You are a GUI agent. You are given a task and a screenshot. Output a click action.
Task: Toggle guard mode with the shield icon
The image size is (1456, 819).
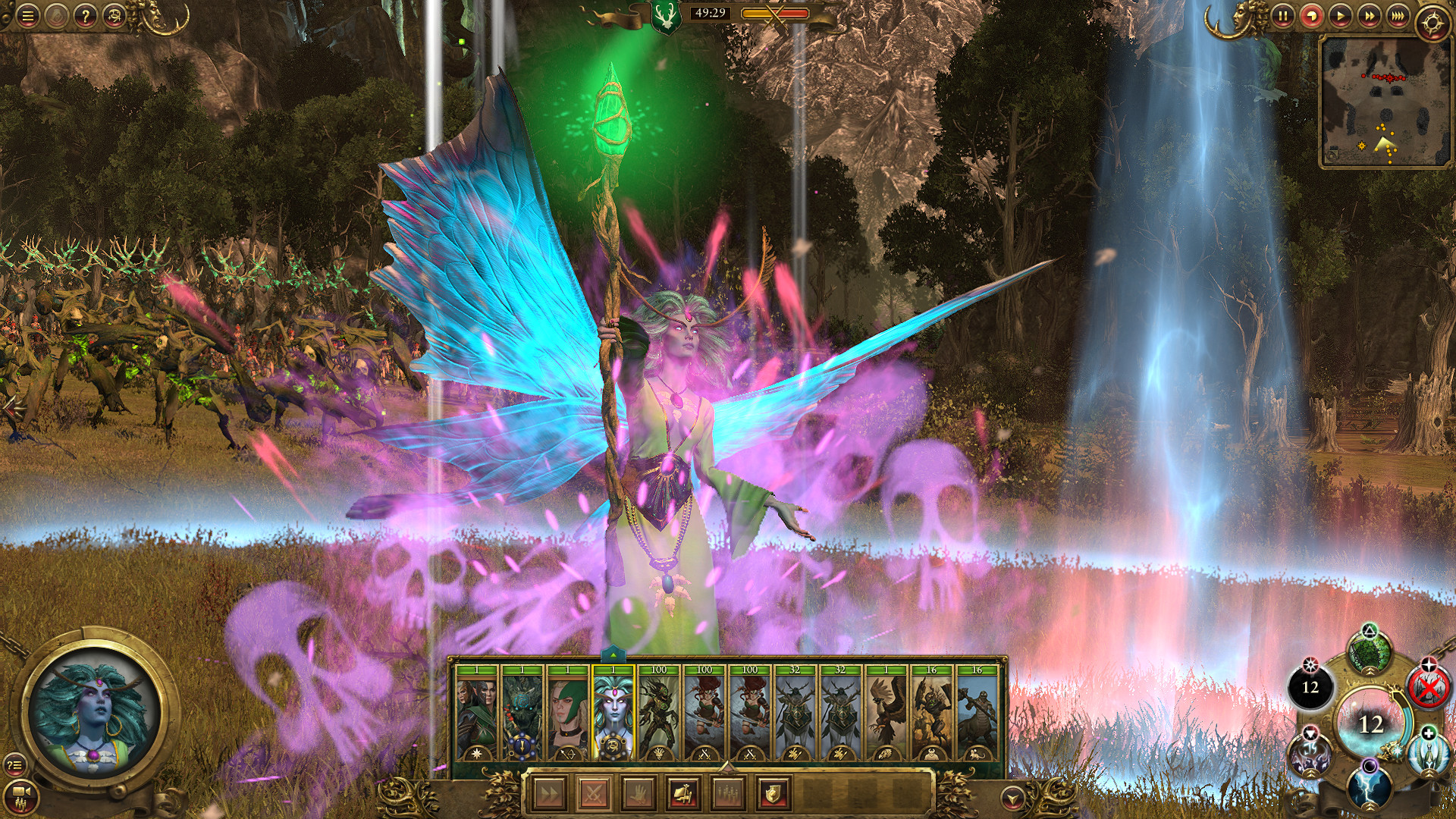[x=773, y=793]
